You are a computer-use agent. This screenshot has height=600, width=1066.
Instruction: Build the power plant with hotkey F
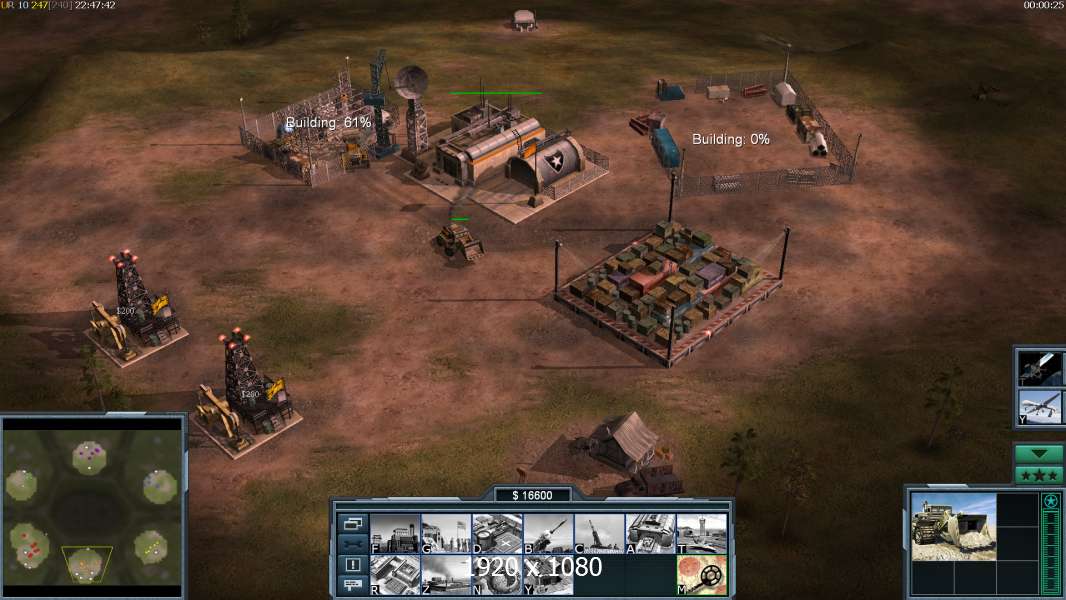[394, 533]
